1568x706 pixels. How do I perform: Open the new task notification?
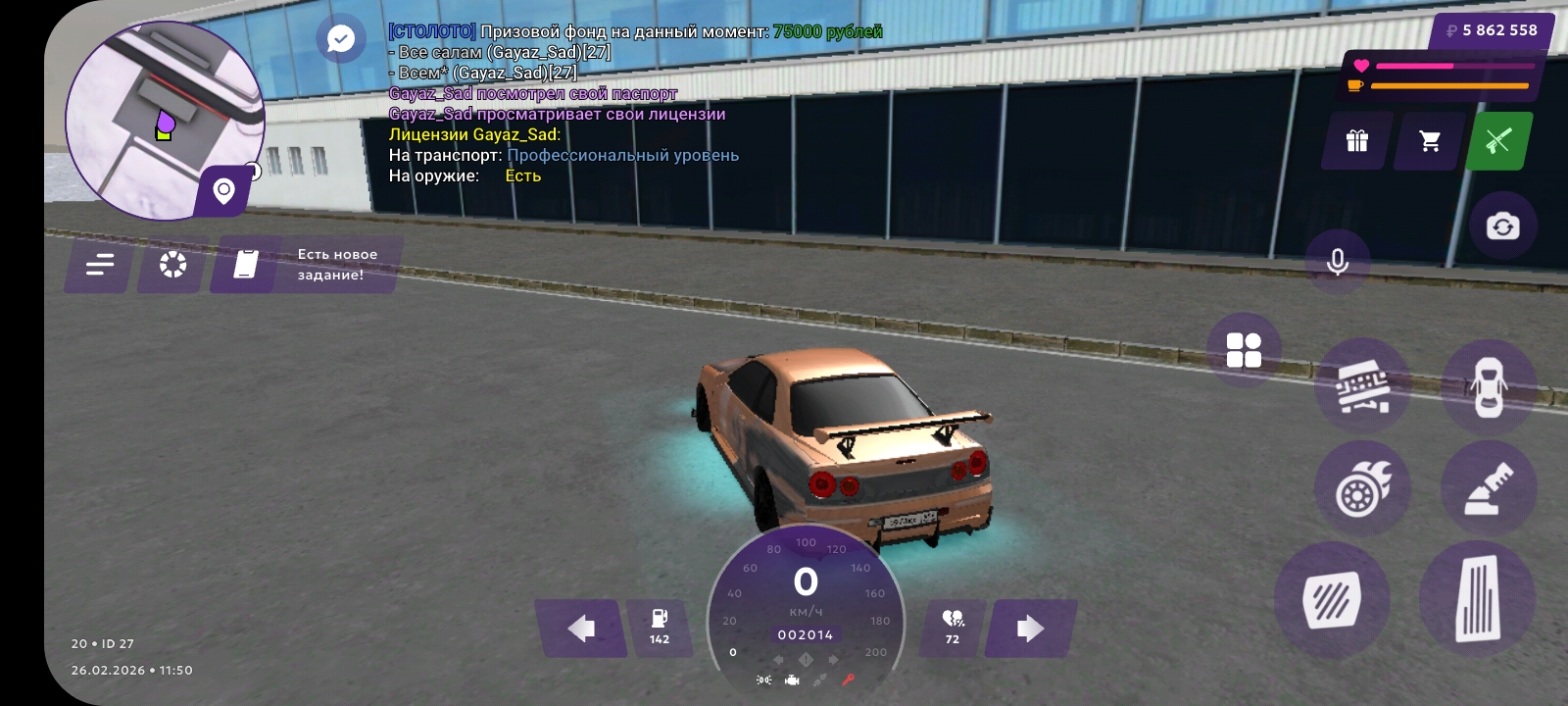306,265
